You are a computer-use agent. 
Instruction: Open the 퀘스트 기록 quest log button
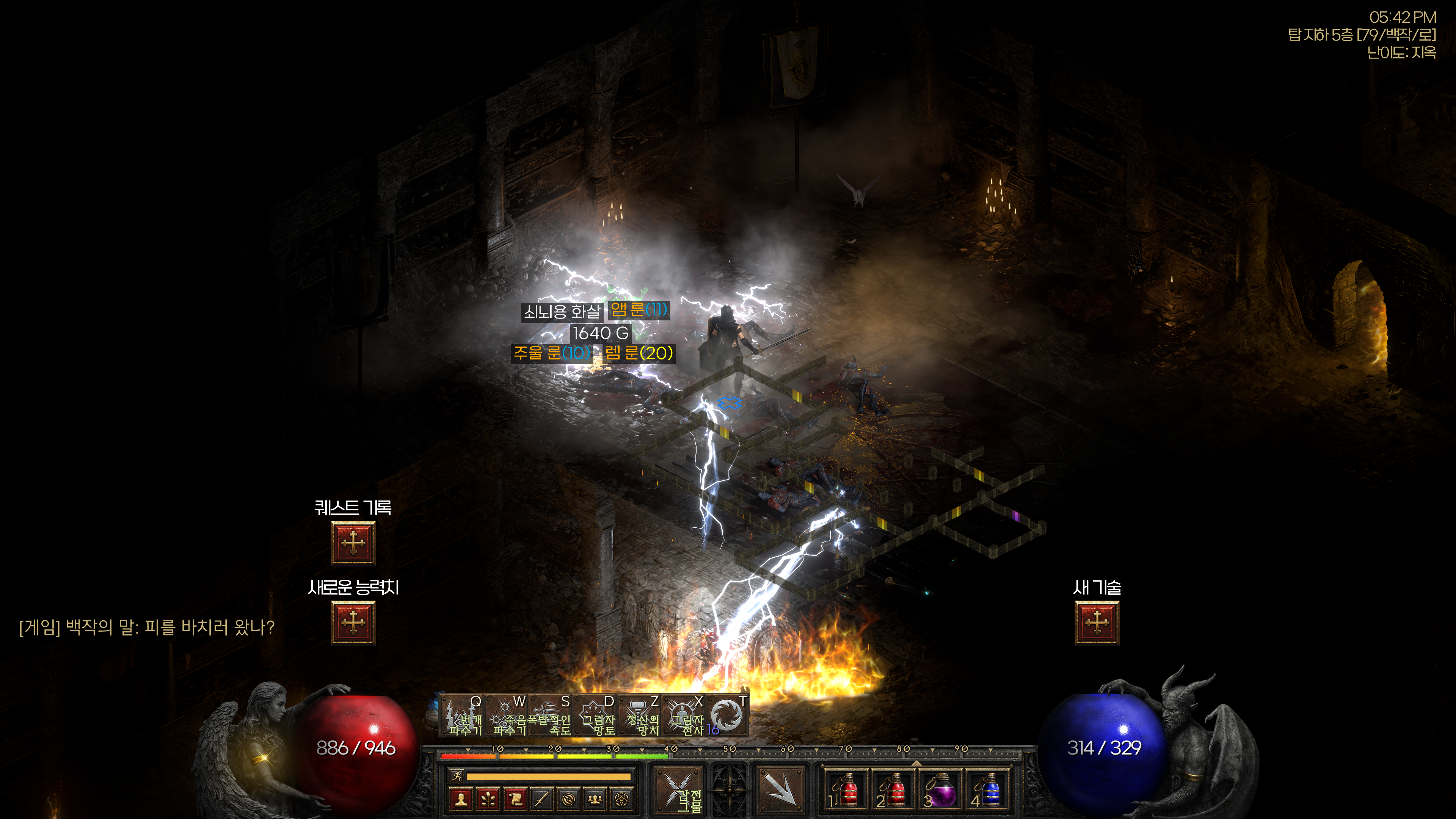tap(353, 543)
